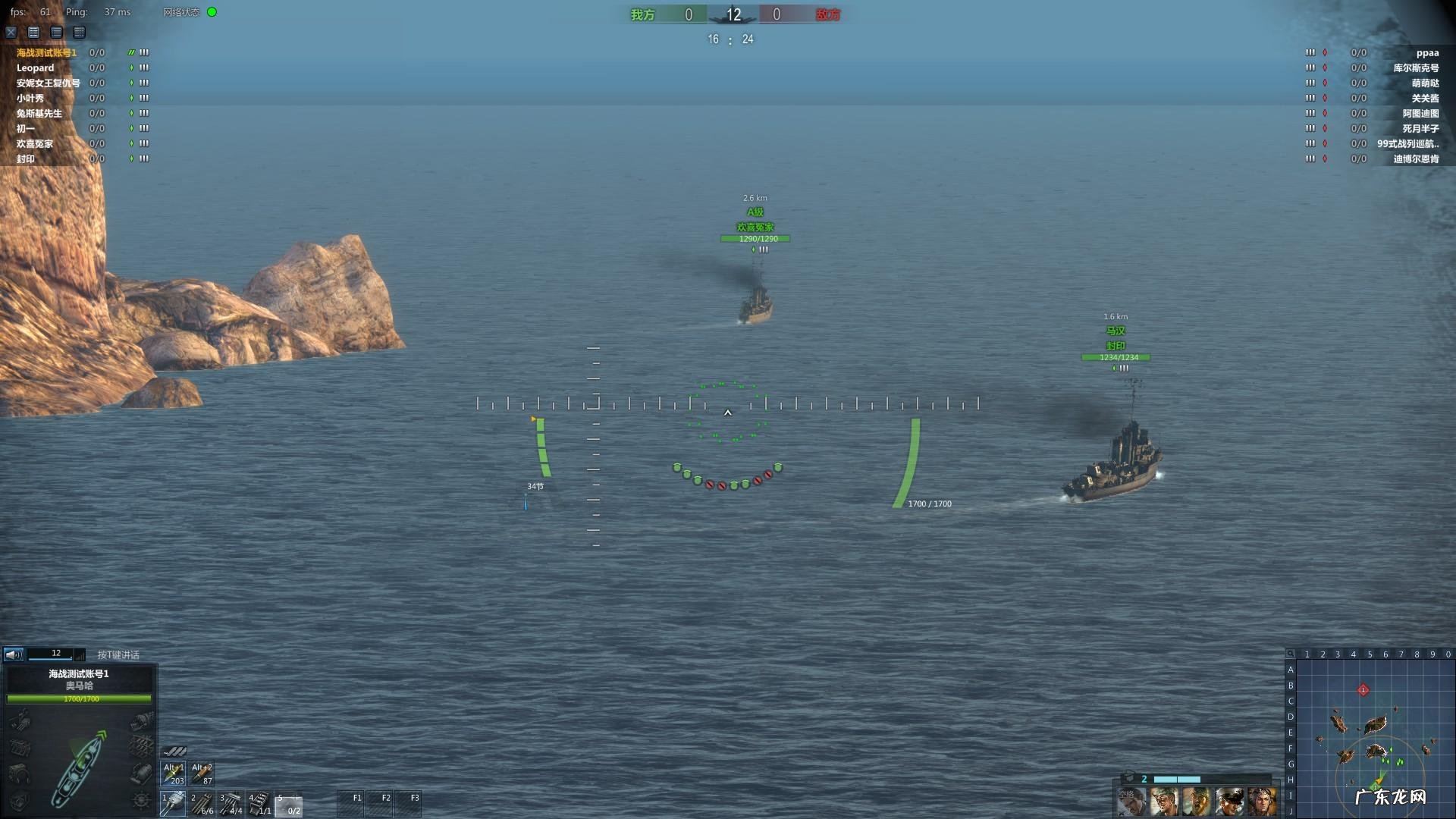
Task: Click the minimap magnifier zoom button
Action: (1290, 654)
